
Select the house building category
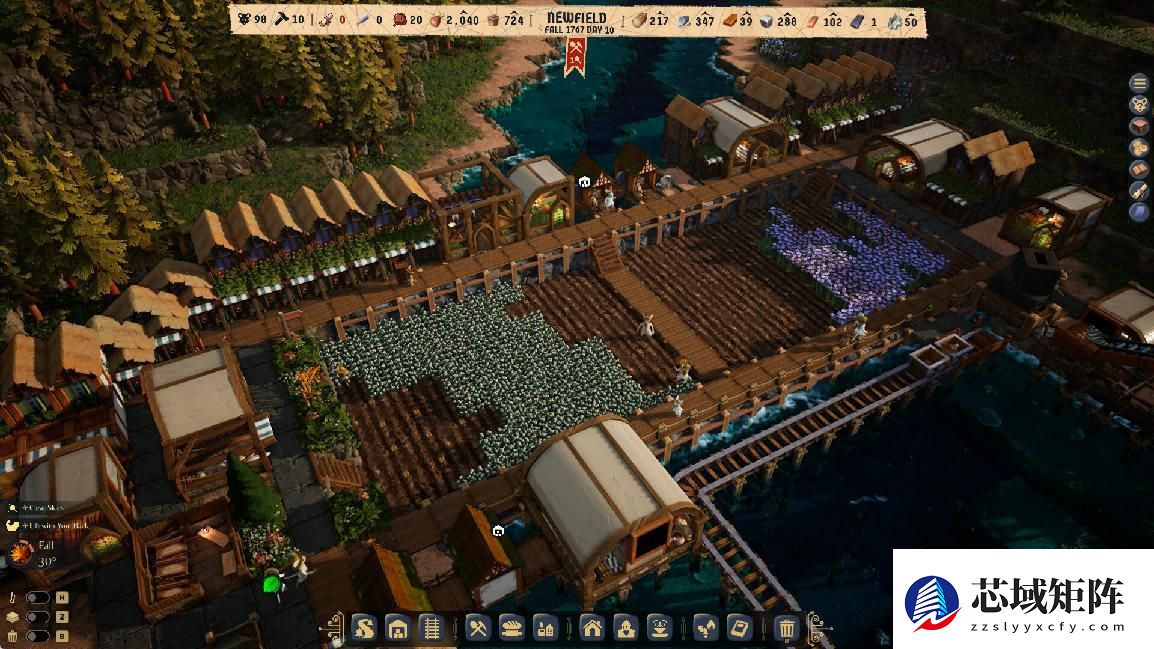pyautogui.click(x=593, y=629)
